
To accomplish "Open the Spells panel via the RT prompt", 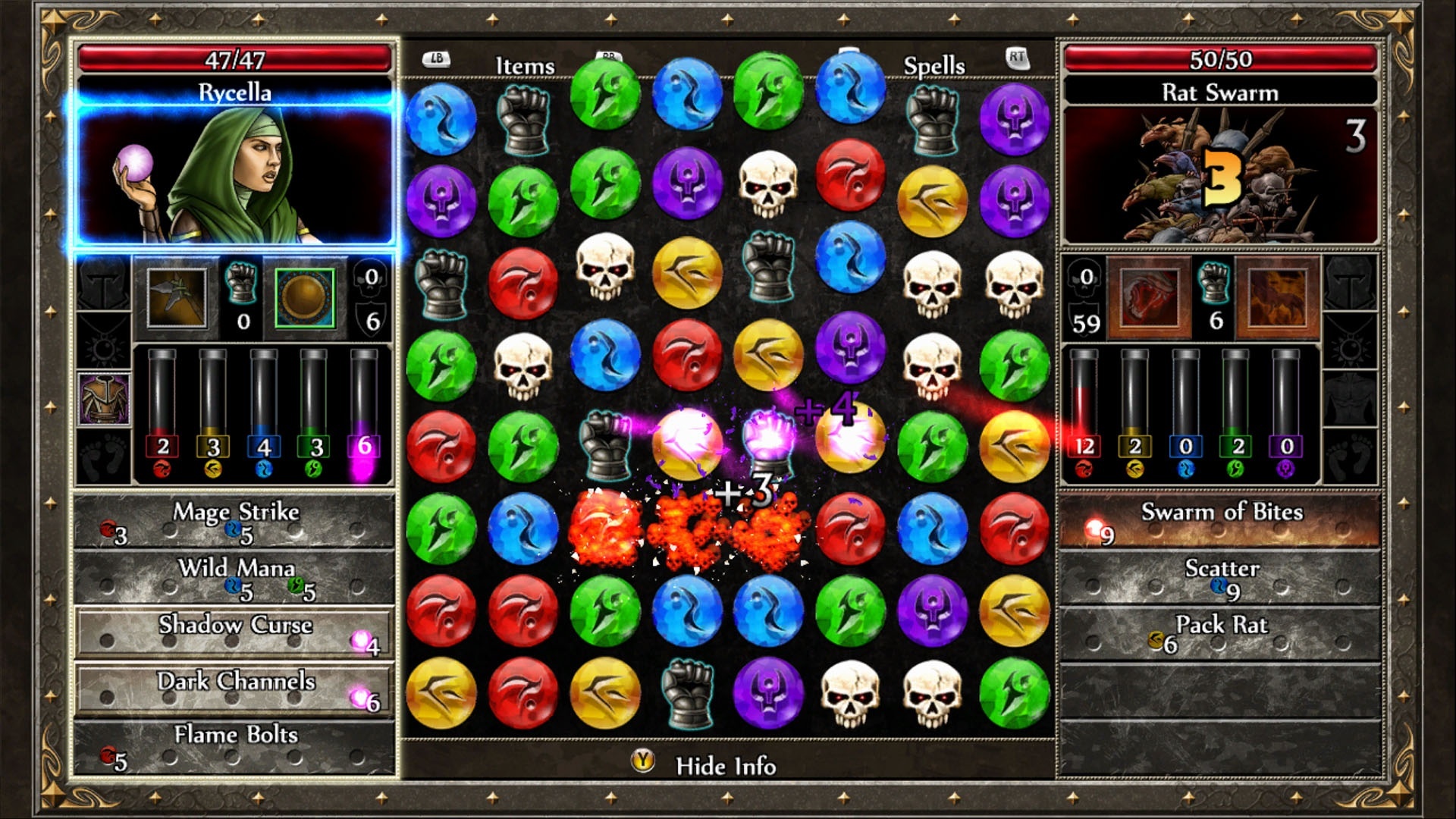I will coord(1018,57).
